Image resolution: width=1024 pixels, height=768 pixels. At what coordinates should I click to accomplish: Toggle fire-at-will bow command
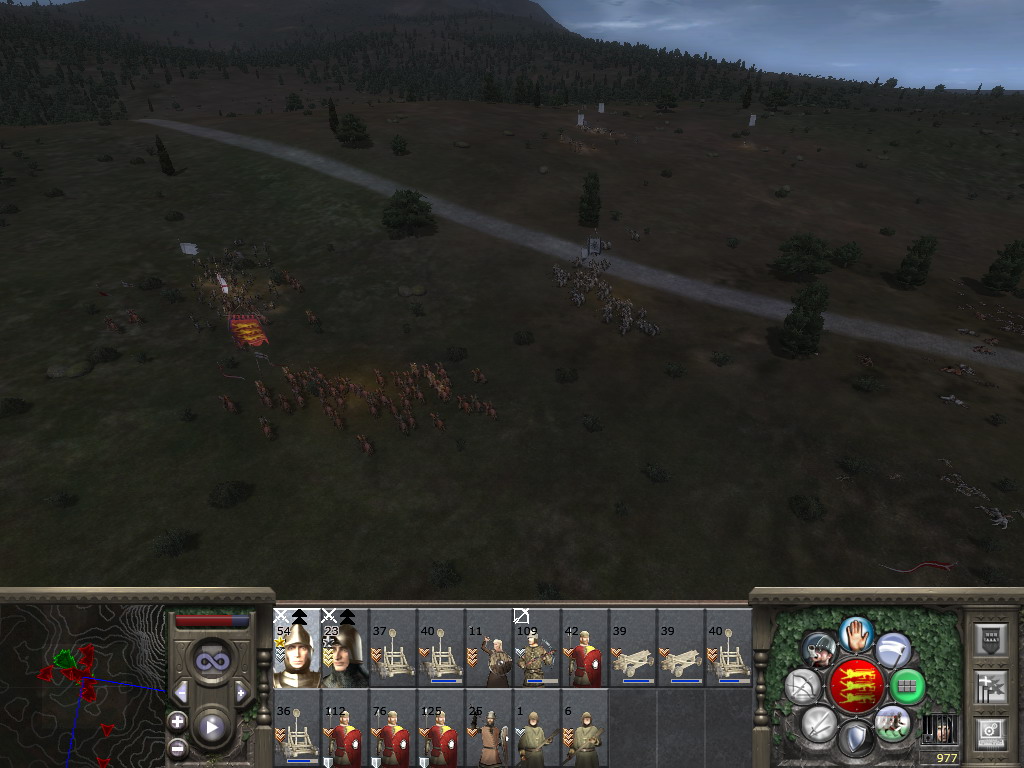point(802,687)
